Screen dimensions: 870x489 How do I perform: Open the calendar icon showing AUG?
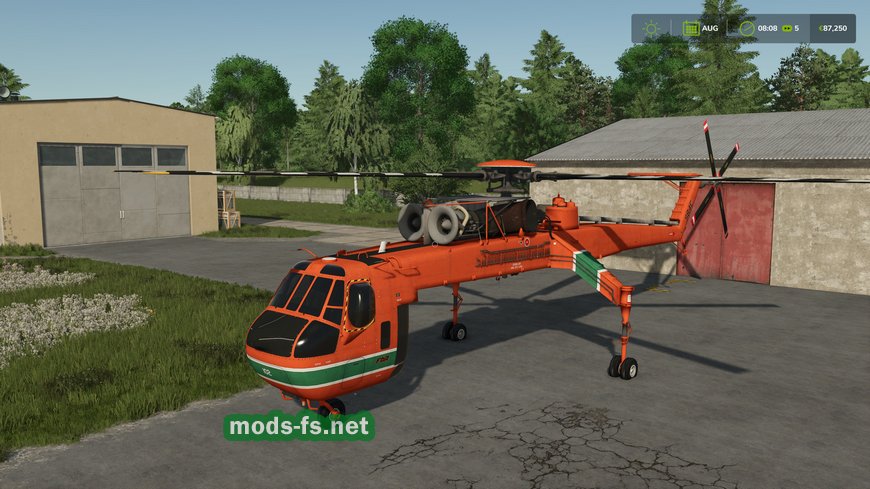[x=691, y=28]
